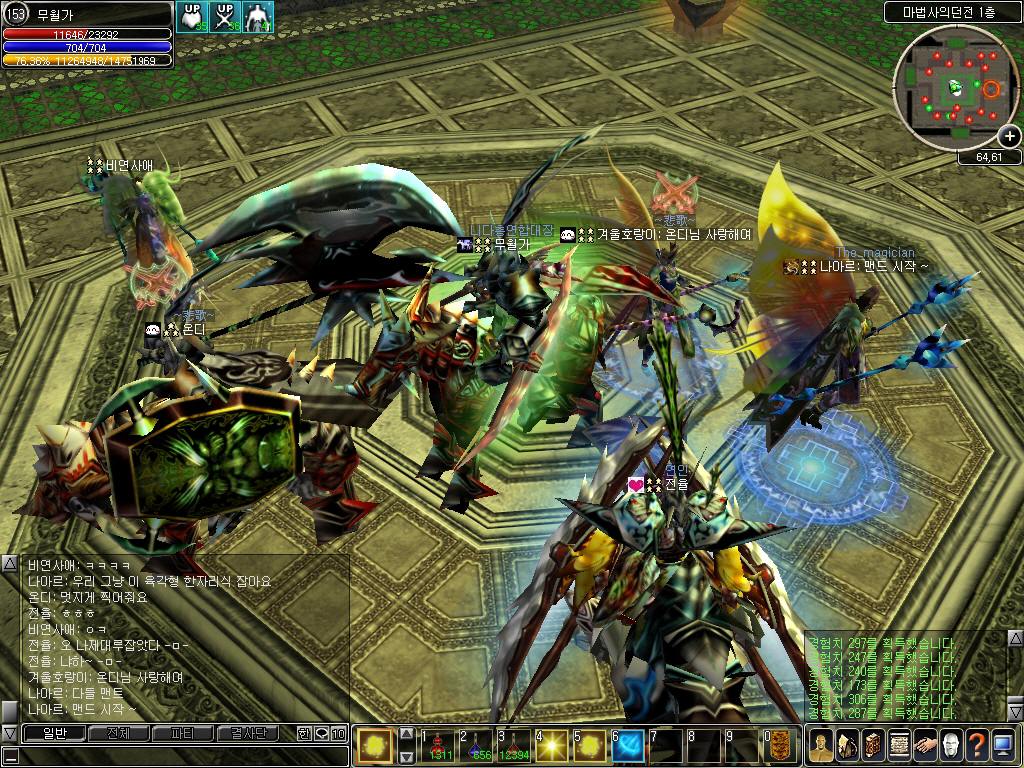
Task: Activate the blue skill in slot 6
Action: 628,746
